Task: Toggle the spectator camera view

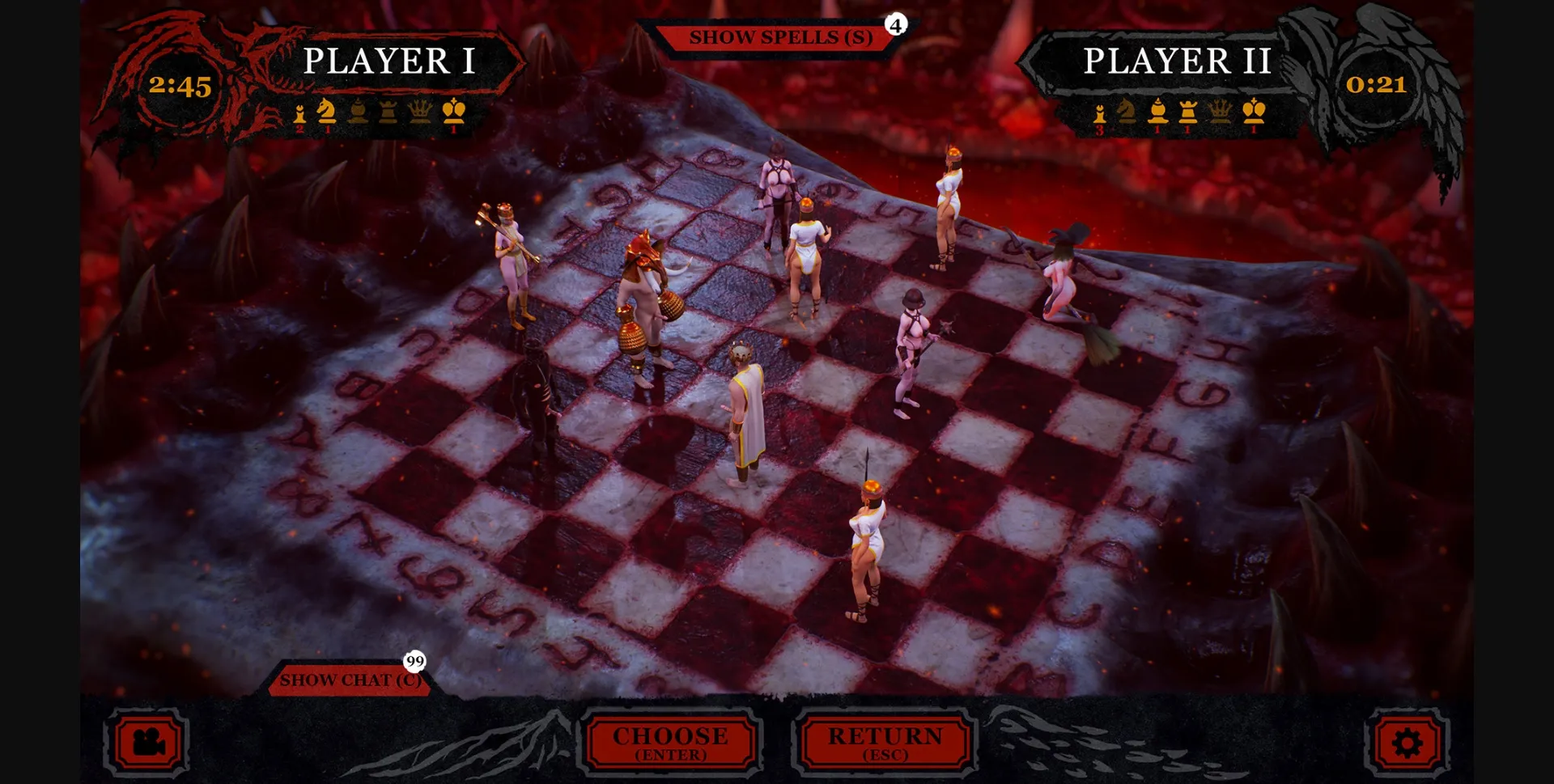Action: click(x=147, y=743)
